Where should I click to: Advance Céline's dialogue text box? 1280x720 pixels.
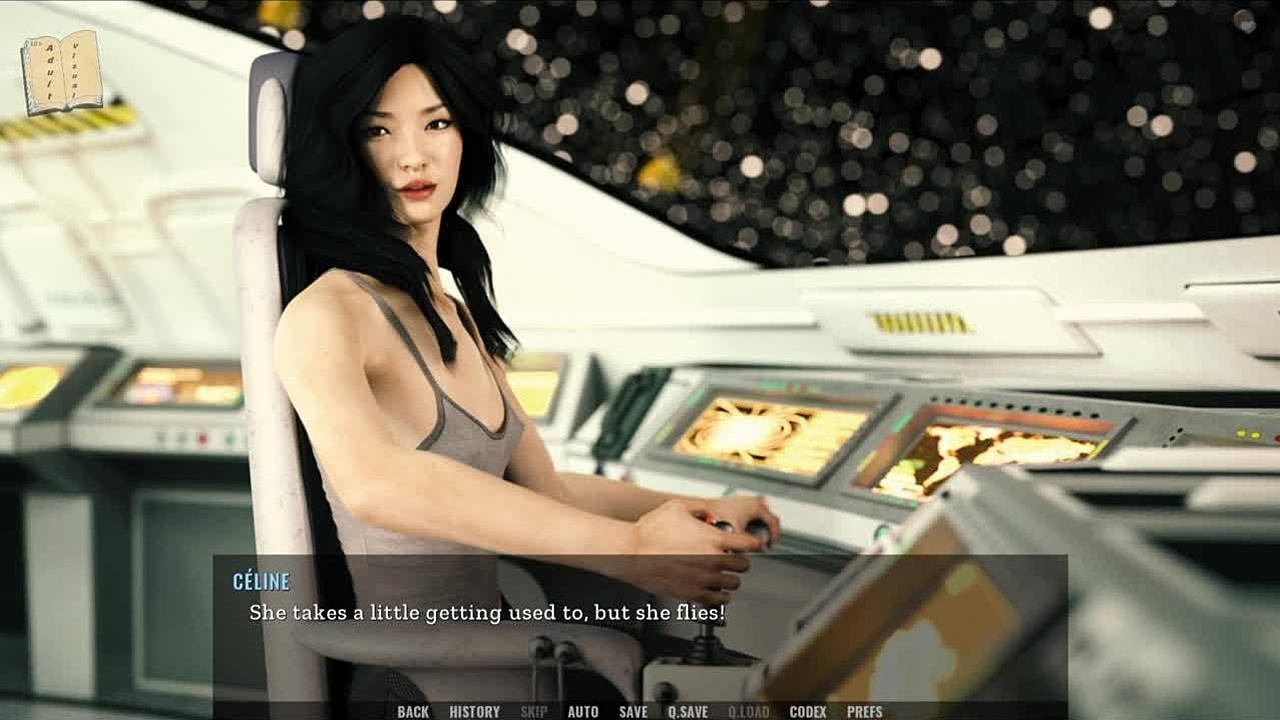(x=640, y=625)
